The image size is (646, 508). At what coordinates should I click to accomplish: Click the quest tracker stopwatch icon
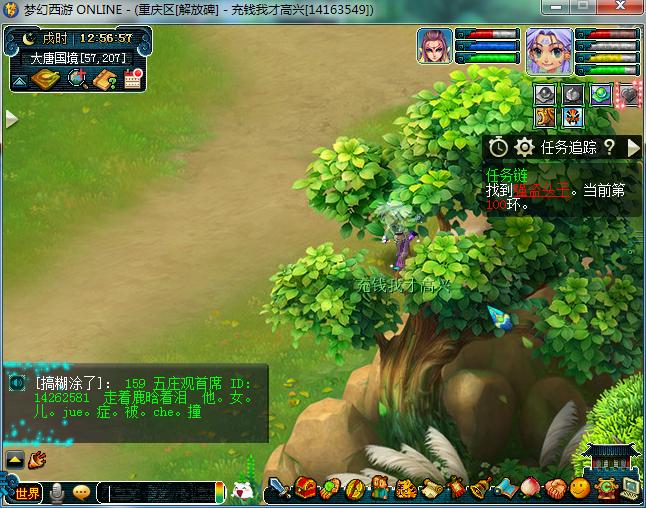498,148
